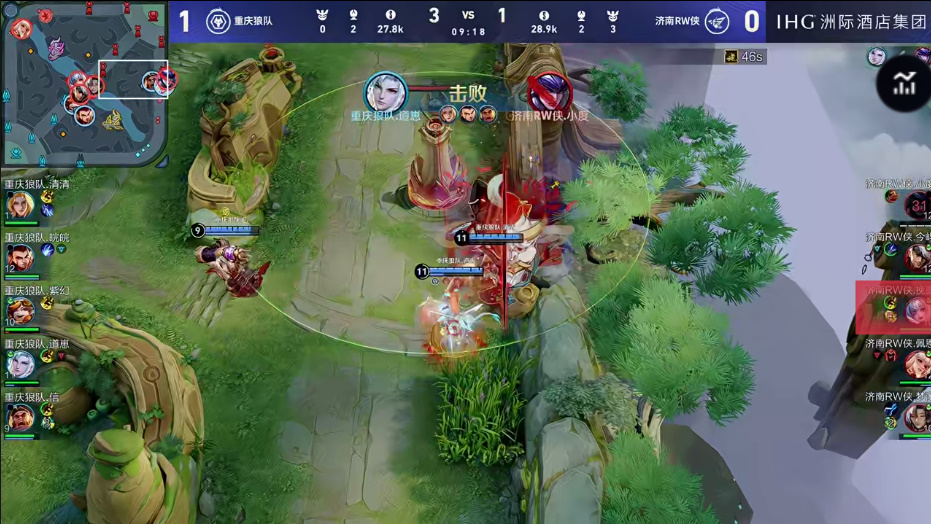Select the respawning 济南RW侠 player showing 31
The width and height of the screenshot is (931, 524).
(x=917, y=206)
